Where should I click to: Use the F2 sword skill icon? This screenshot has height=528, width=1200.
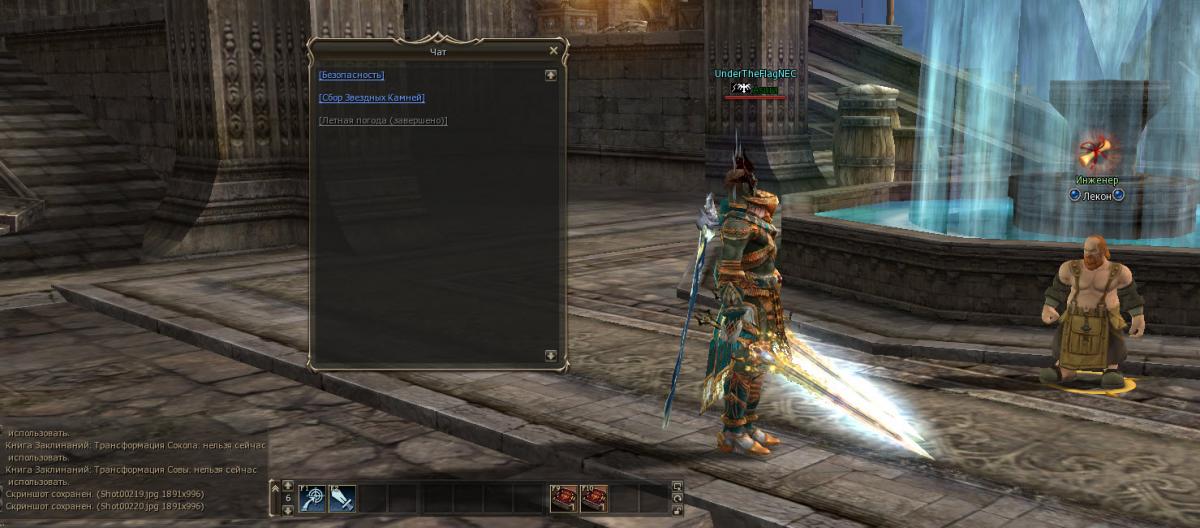coord(342,497)
